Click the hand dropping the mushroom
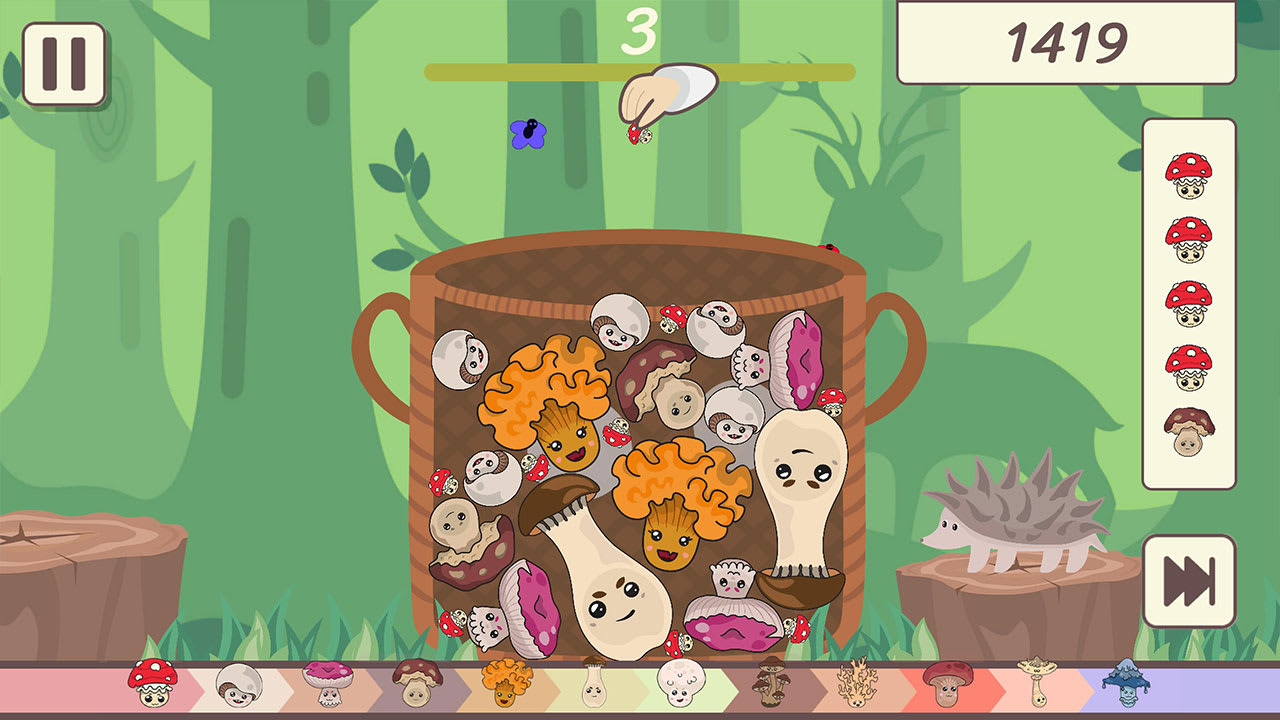The width and height of the screenshot is (1280, 720). [x=668, y=90]
